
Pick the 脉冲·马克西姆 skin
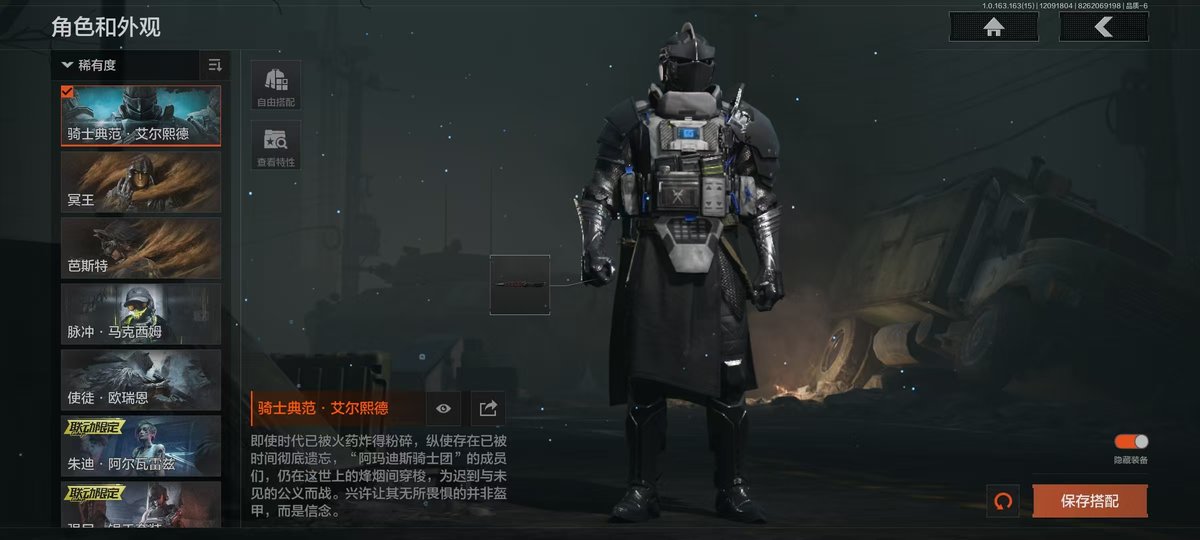[141, 314]
